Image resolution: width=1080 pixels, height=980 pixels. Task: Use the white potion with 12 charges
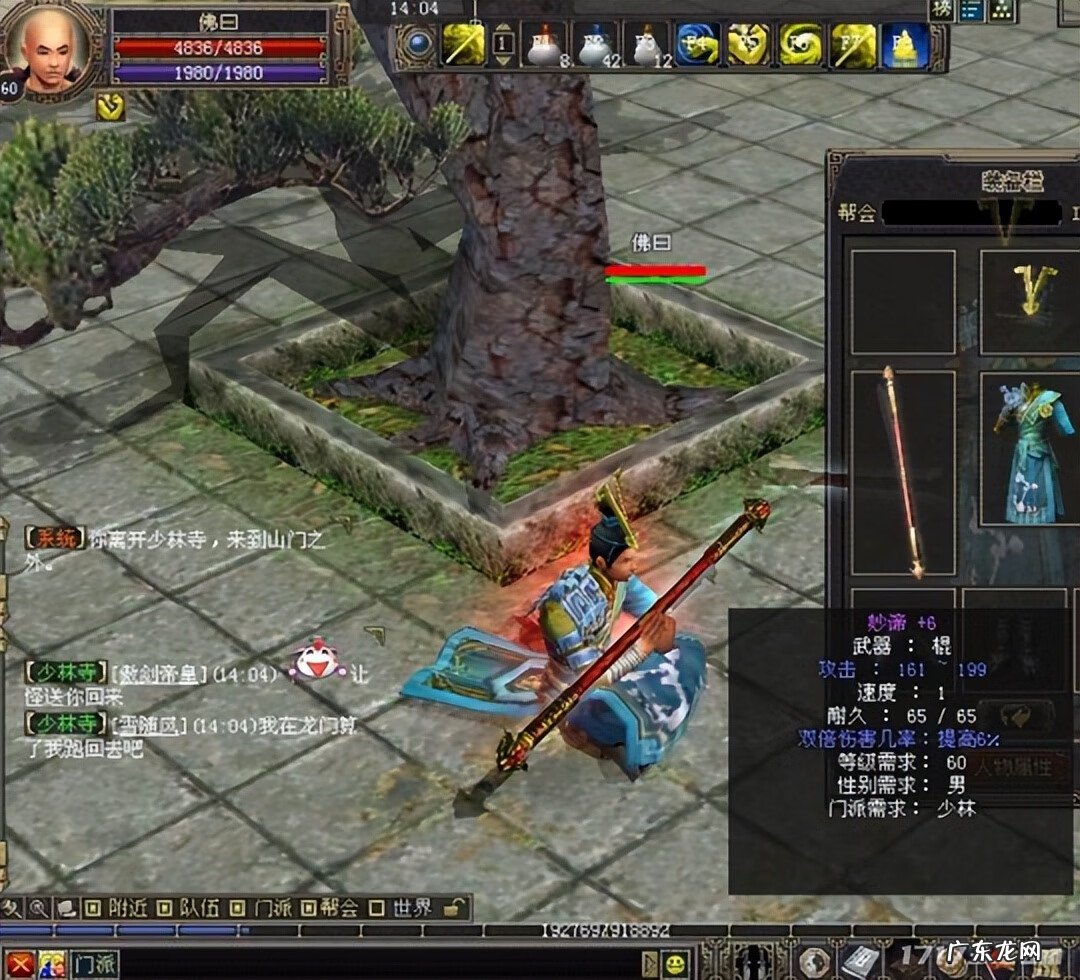click(x=646, y=45)
